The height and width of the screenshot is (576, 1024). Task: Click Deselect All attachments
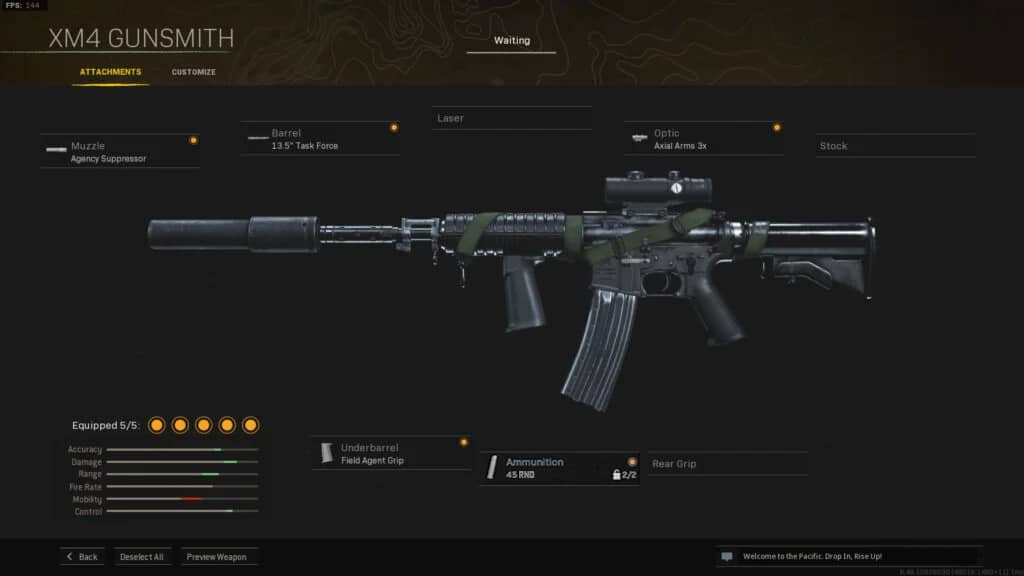click(x=142, y=556)
